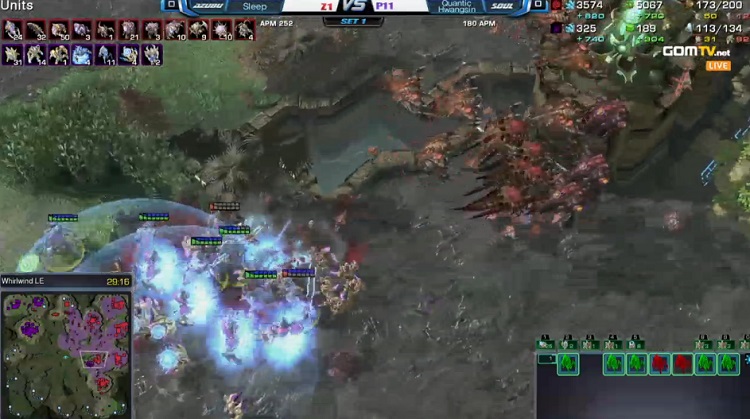Open the Units panel dropdown

[17, 6]
